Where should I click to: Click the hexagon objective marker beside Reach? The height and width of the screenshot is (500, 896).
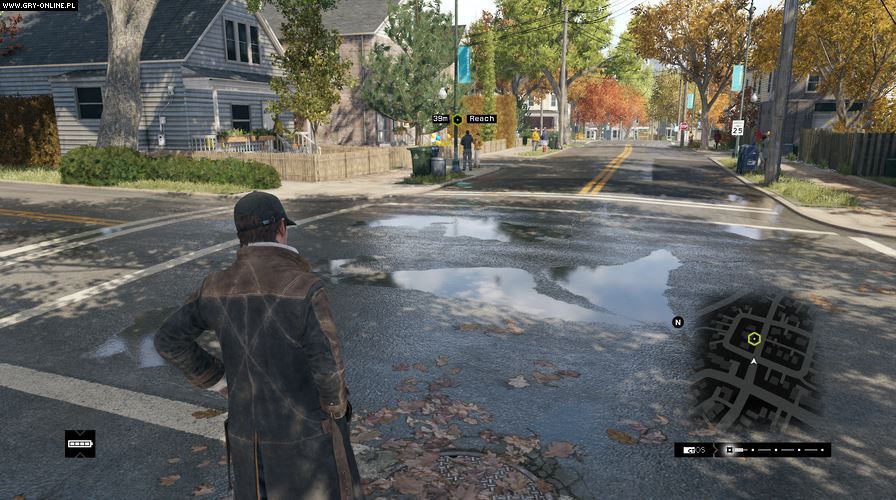click(x=457, y=119)
